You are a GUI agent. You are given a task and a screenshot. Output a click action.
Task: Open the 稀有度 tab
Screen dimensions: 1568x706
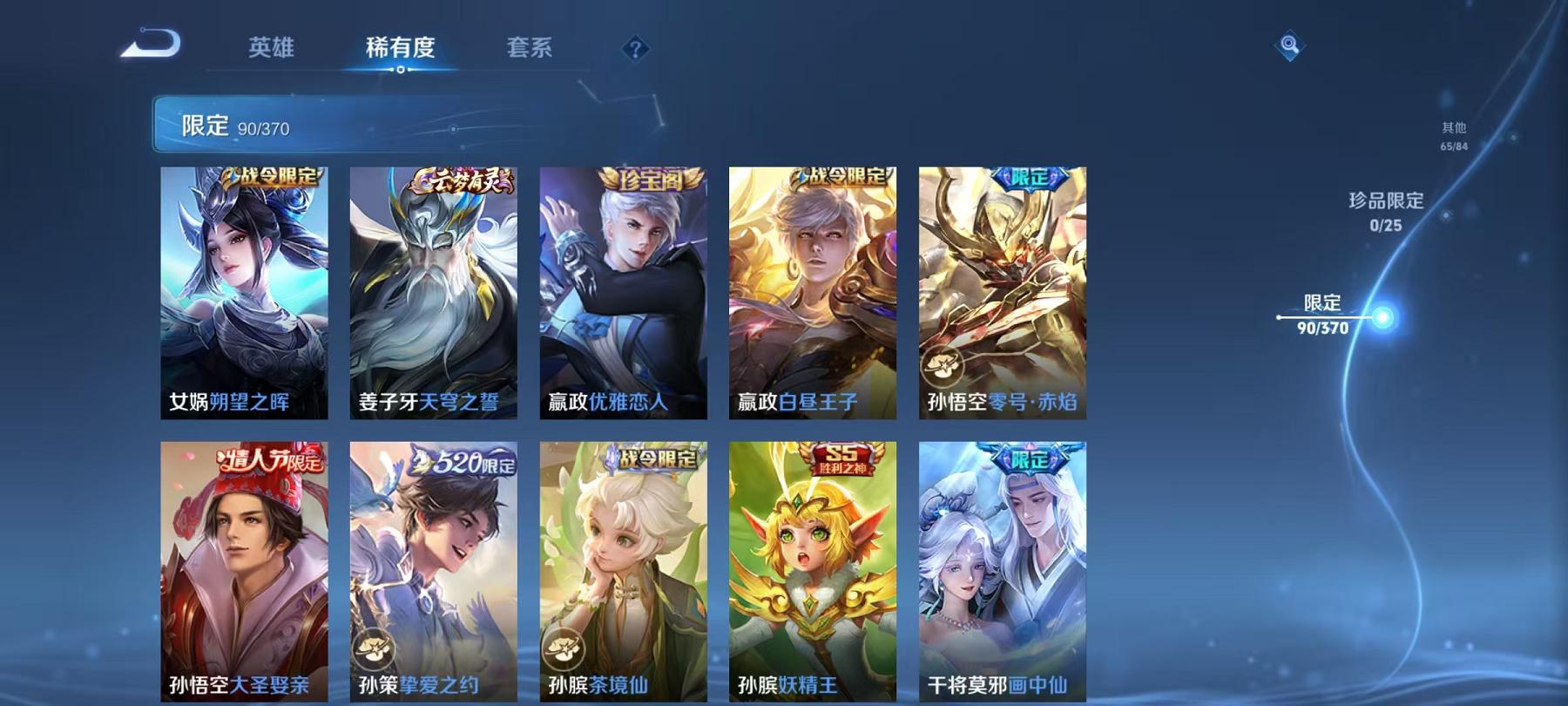401,50
